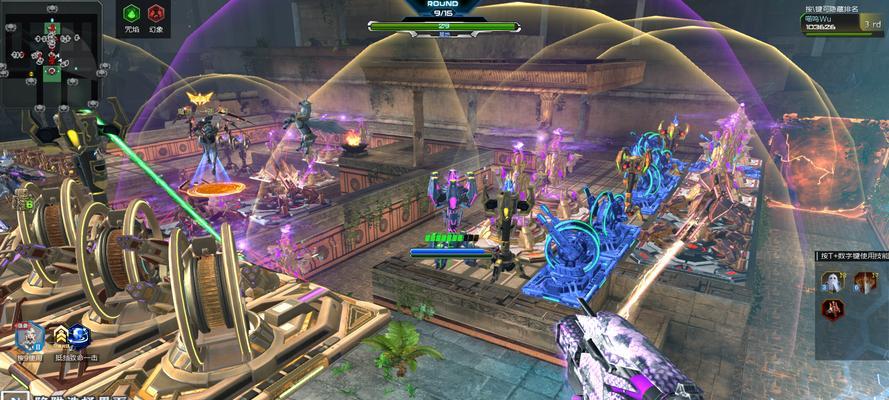The image size is (889, 400).
Task: Click the character portrait badge icon
Action: pos(27,336)
